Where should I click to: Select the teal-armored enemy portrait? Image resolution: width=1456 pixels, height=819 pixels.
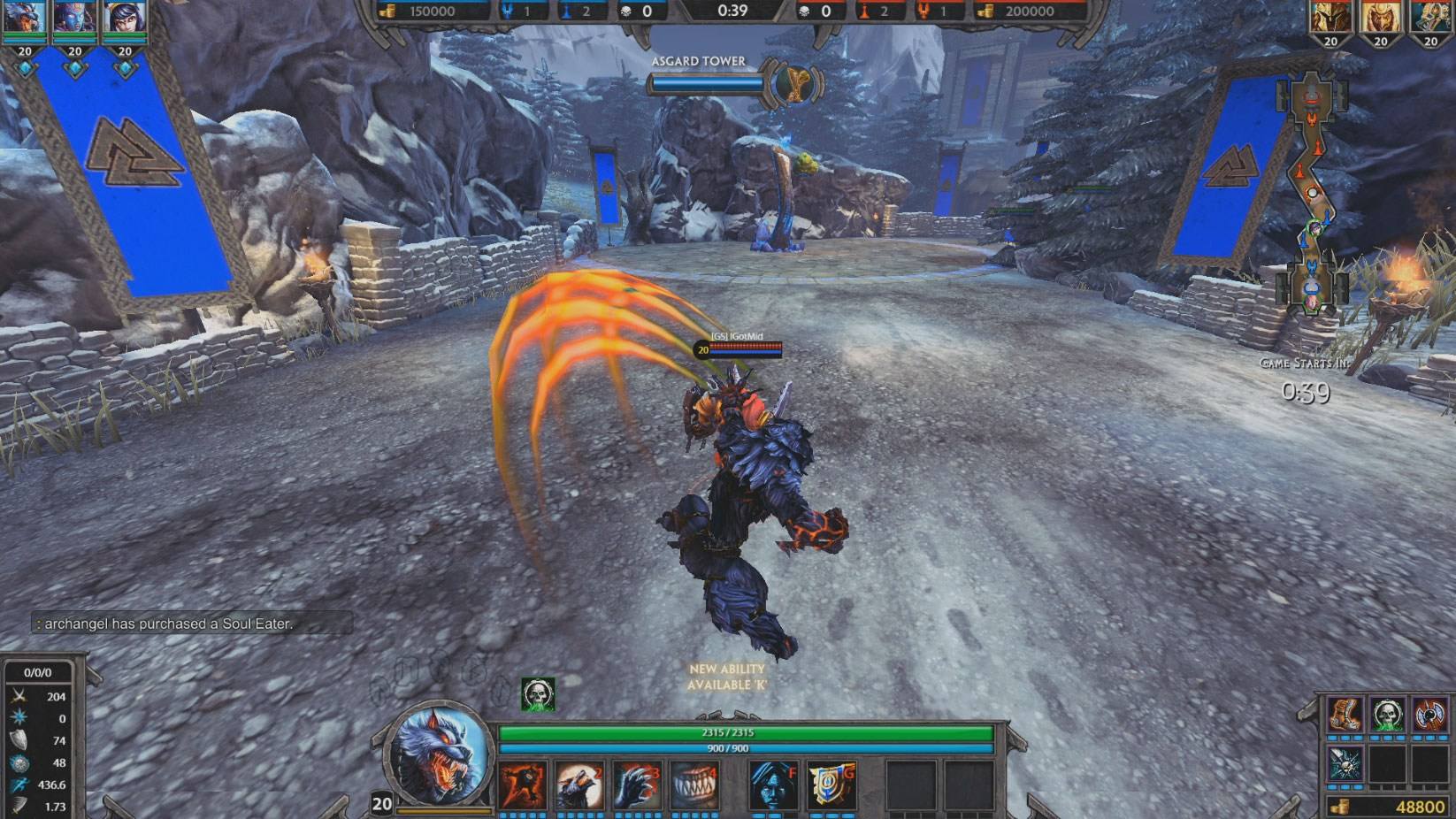(1430, 18)
